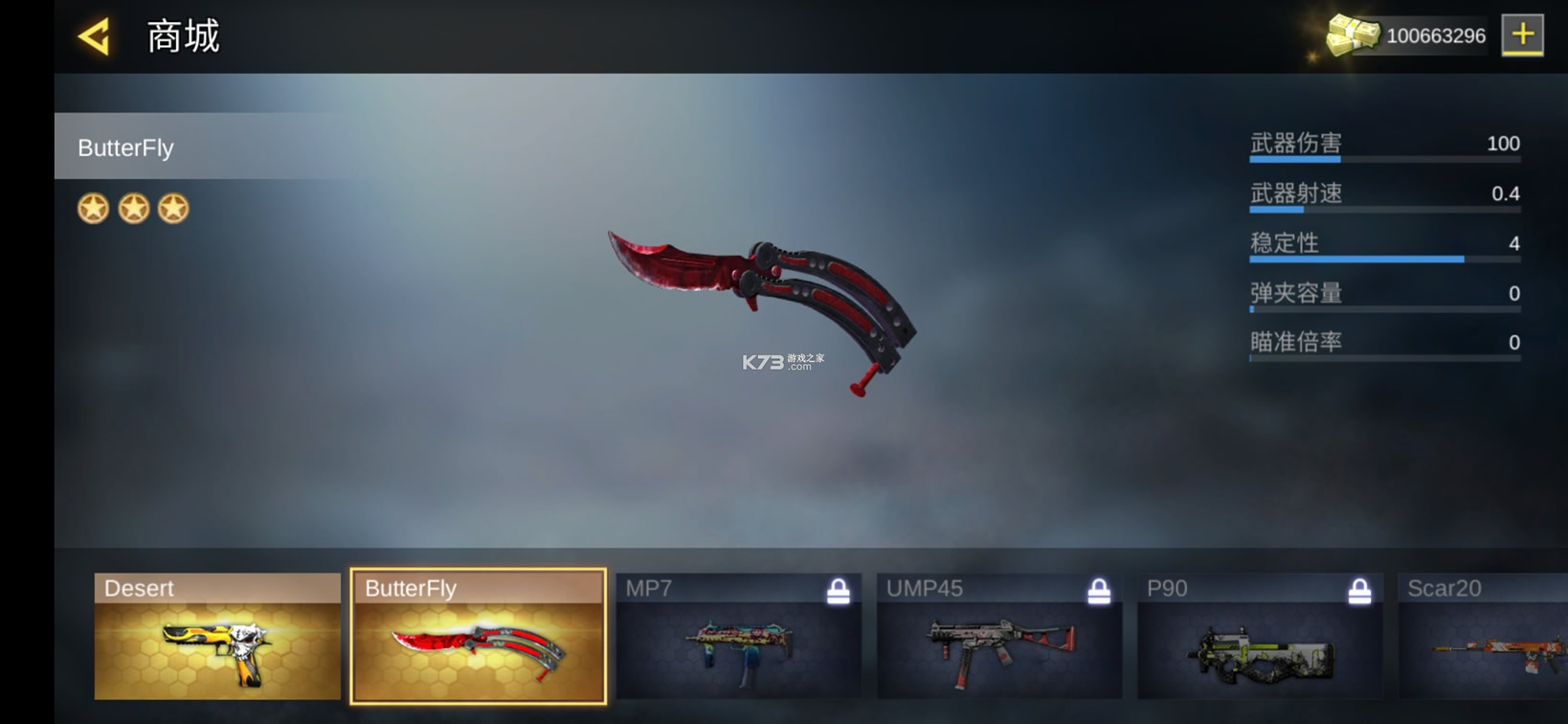
Task: Select the Desert pistol card
Action: (217, 637)
